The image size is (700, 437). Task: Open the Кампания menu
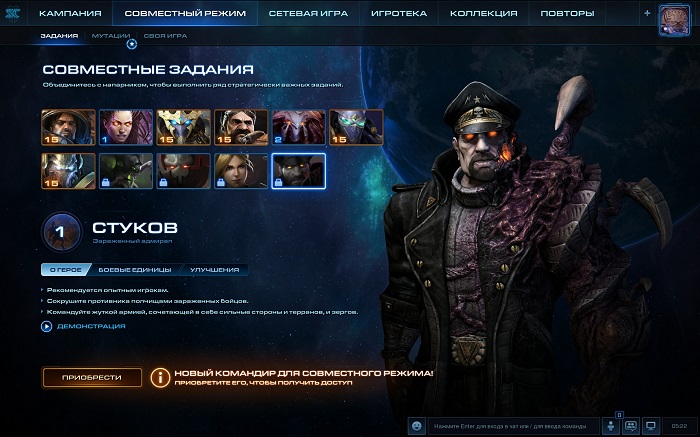click(70, 13)
